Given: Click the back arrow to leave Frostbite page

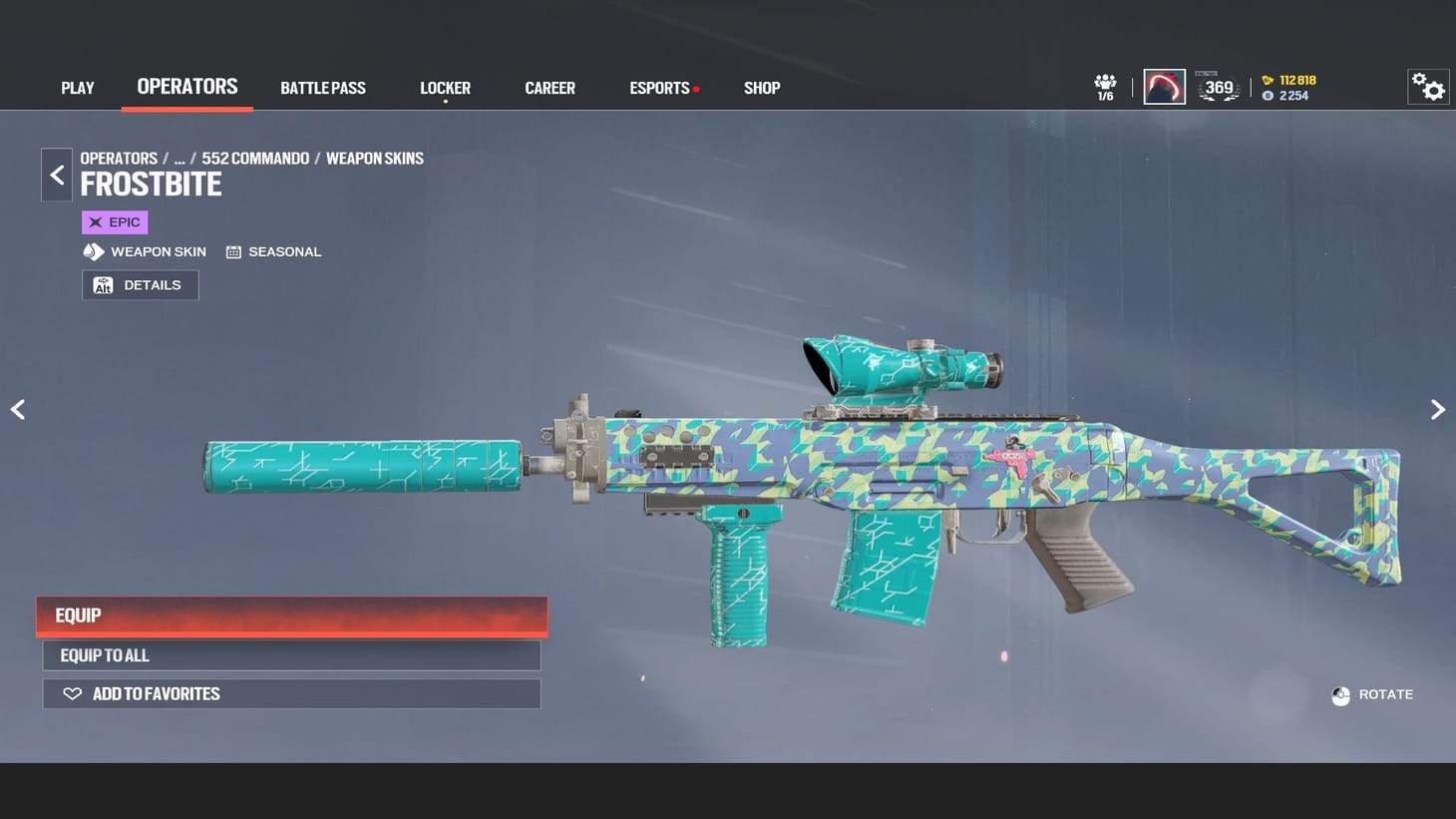Looking at the screenshot, I should coord(57,175).
